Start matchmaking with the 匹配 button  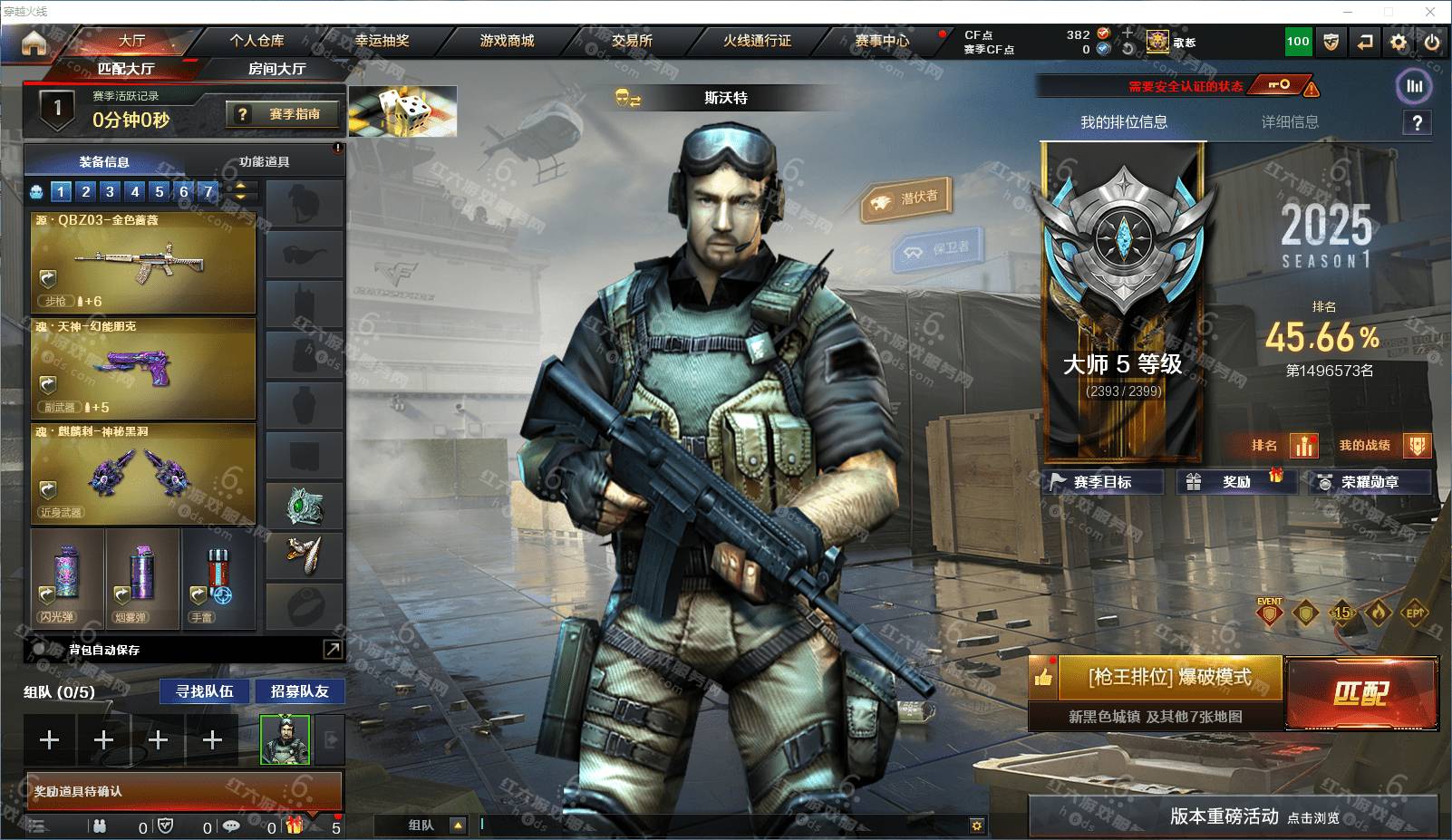point(1361,693)
